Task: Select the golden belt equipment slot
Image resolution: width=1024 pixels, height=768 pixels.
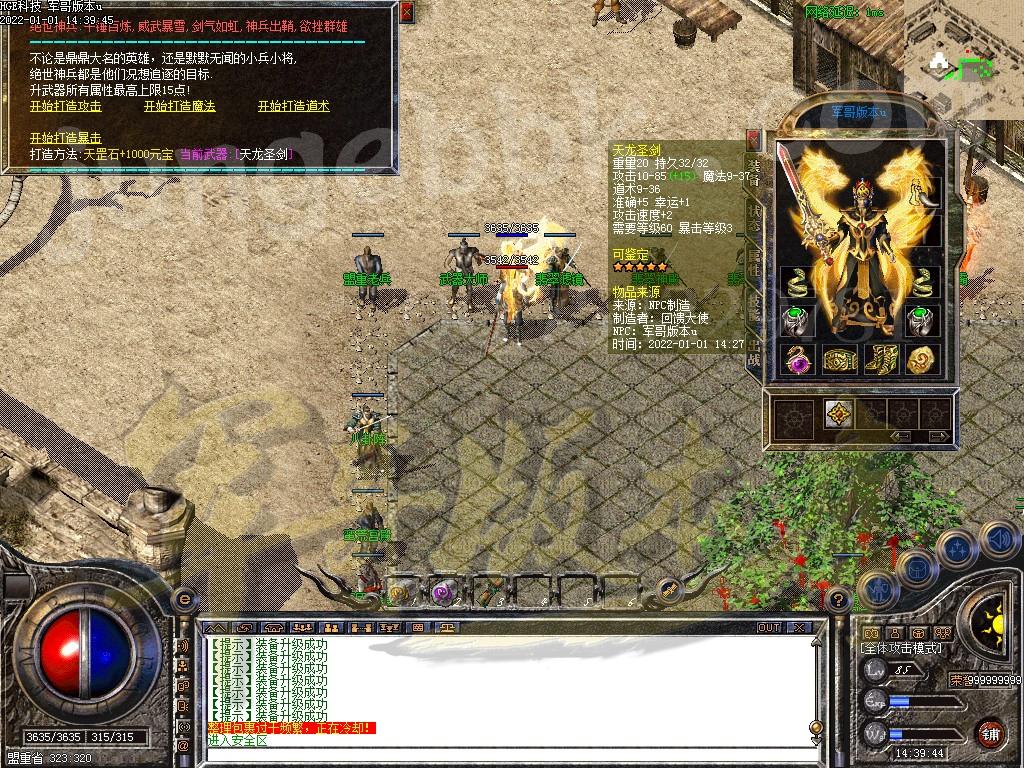Action: [840, 359]
